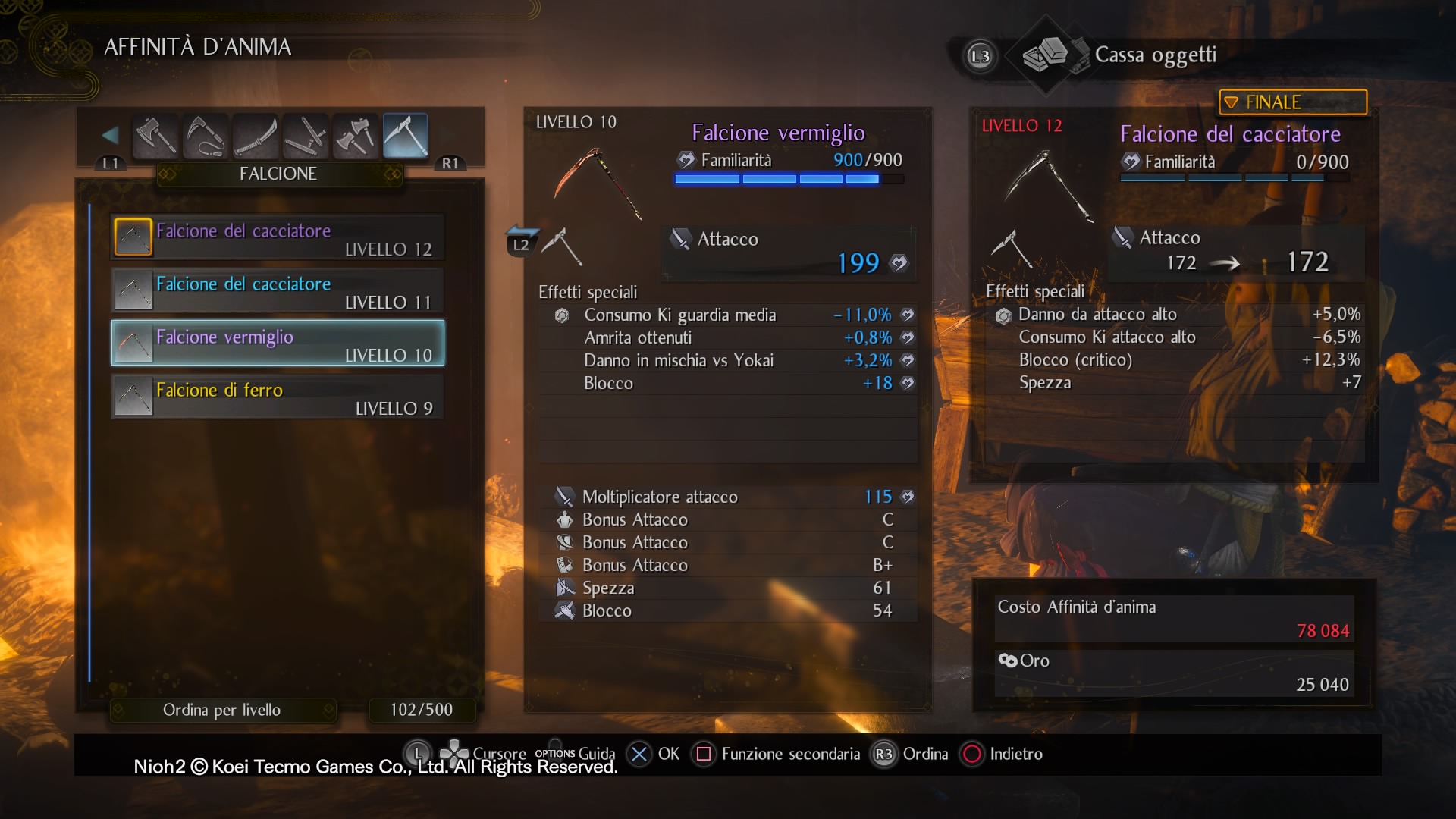Viewport: 1456px width, 819px height.
Task: Pick the Falcione di ferro entry
Action: (x=278, y=397)
